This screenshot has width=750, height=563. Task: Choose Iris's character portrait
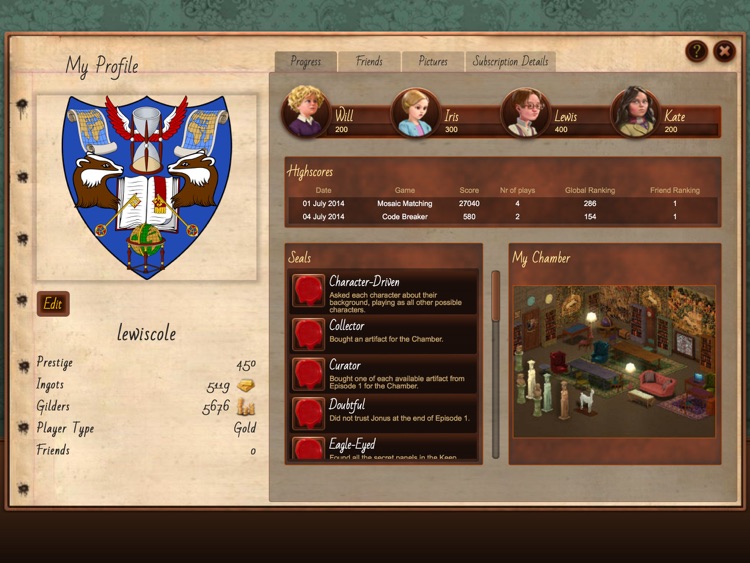[x=414, y=112]
